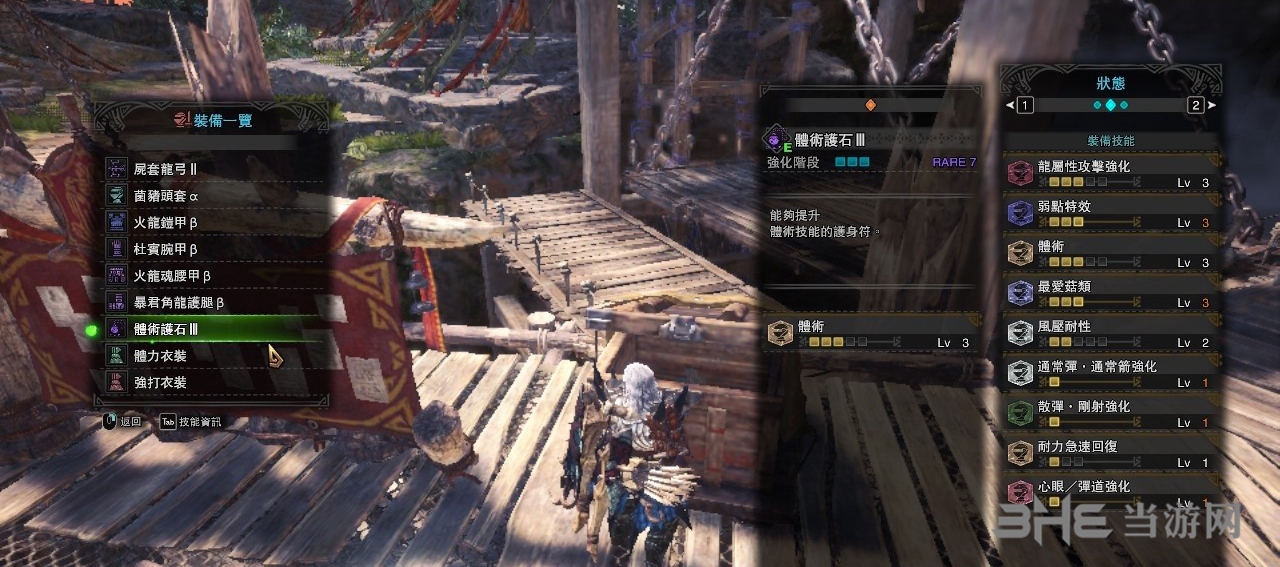Select 屍套龍弓 II in equipment list
The width and height of the screenshot is (1280, 567).
[215, 169]
